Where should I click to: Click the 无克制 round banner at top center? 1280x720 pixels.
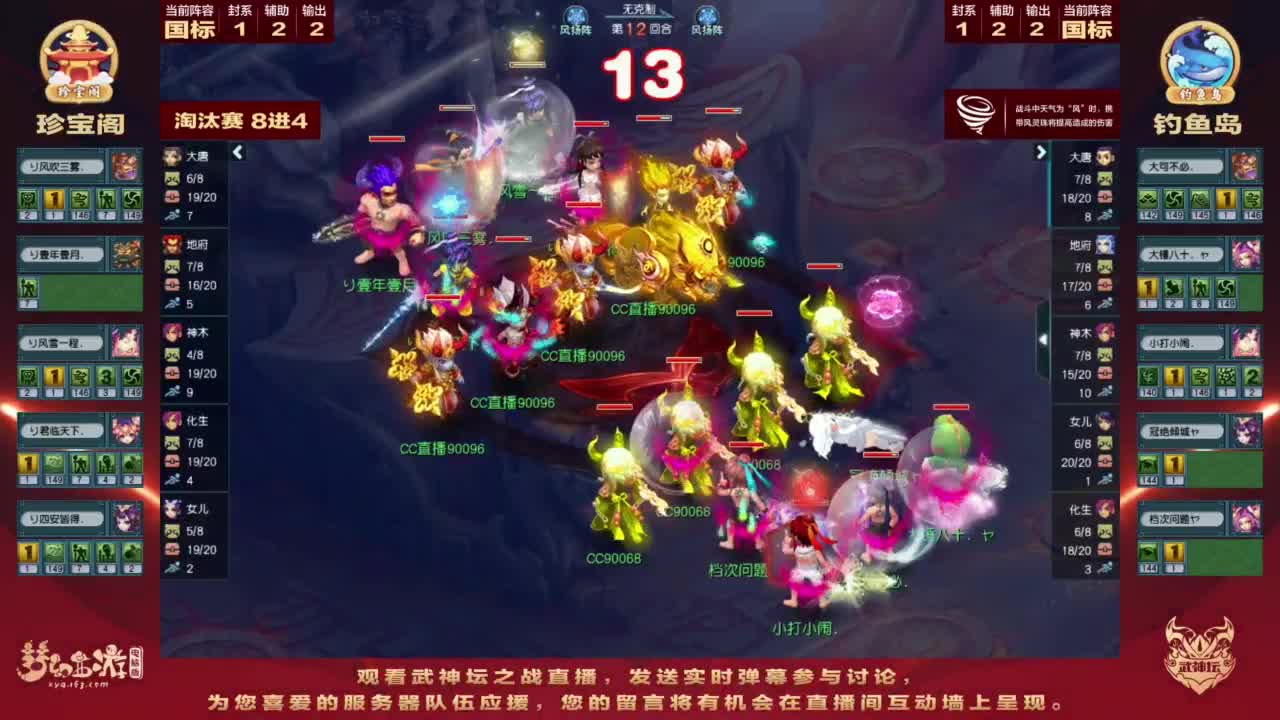[638, 10]
